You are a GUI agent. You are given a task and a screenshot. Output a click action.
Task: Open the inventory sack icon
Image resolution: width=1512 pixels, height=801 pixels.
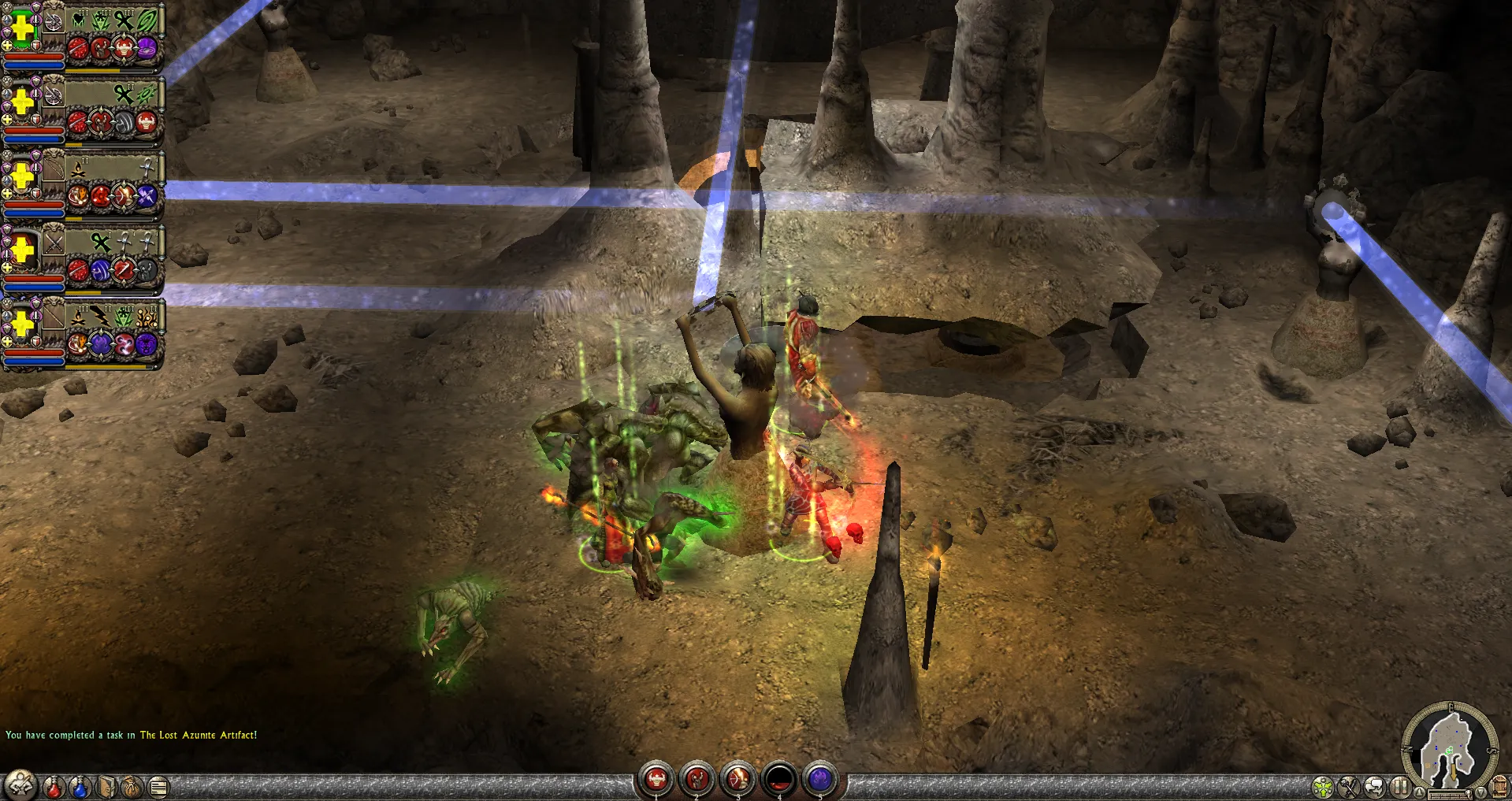tap(132, 786)
